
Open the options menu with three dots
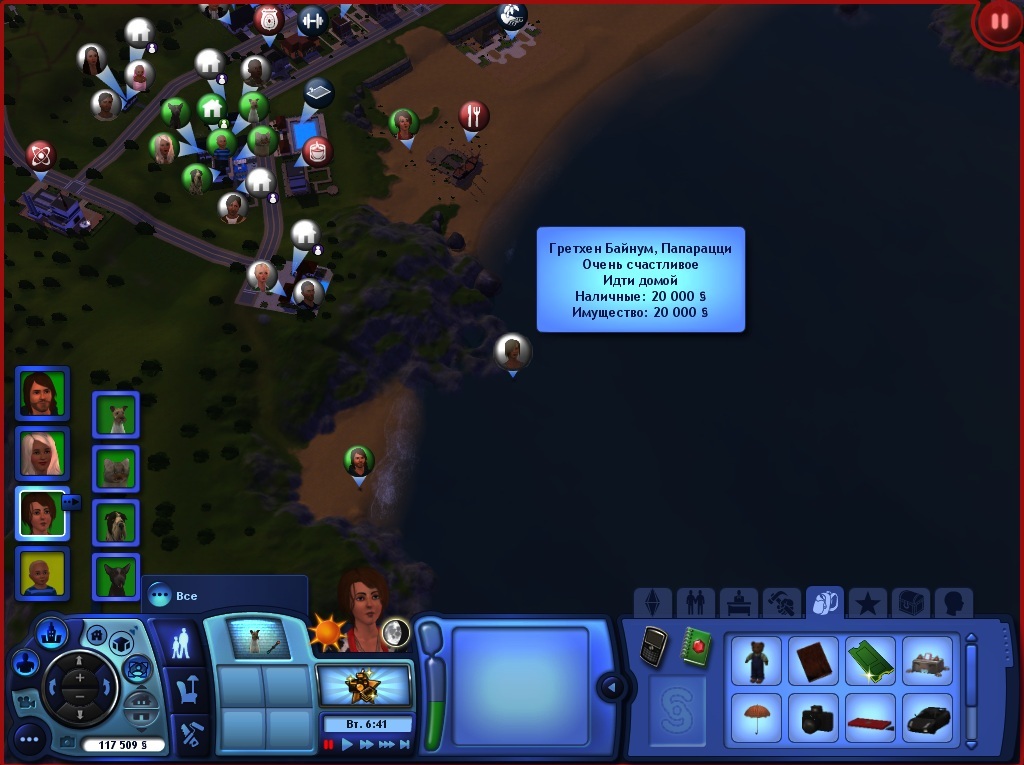[x=29, y=740]
